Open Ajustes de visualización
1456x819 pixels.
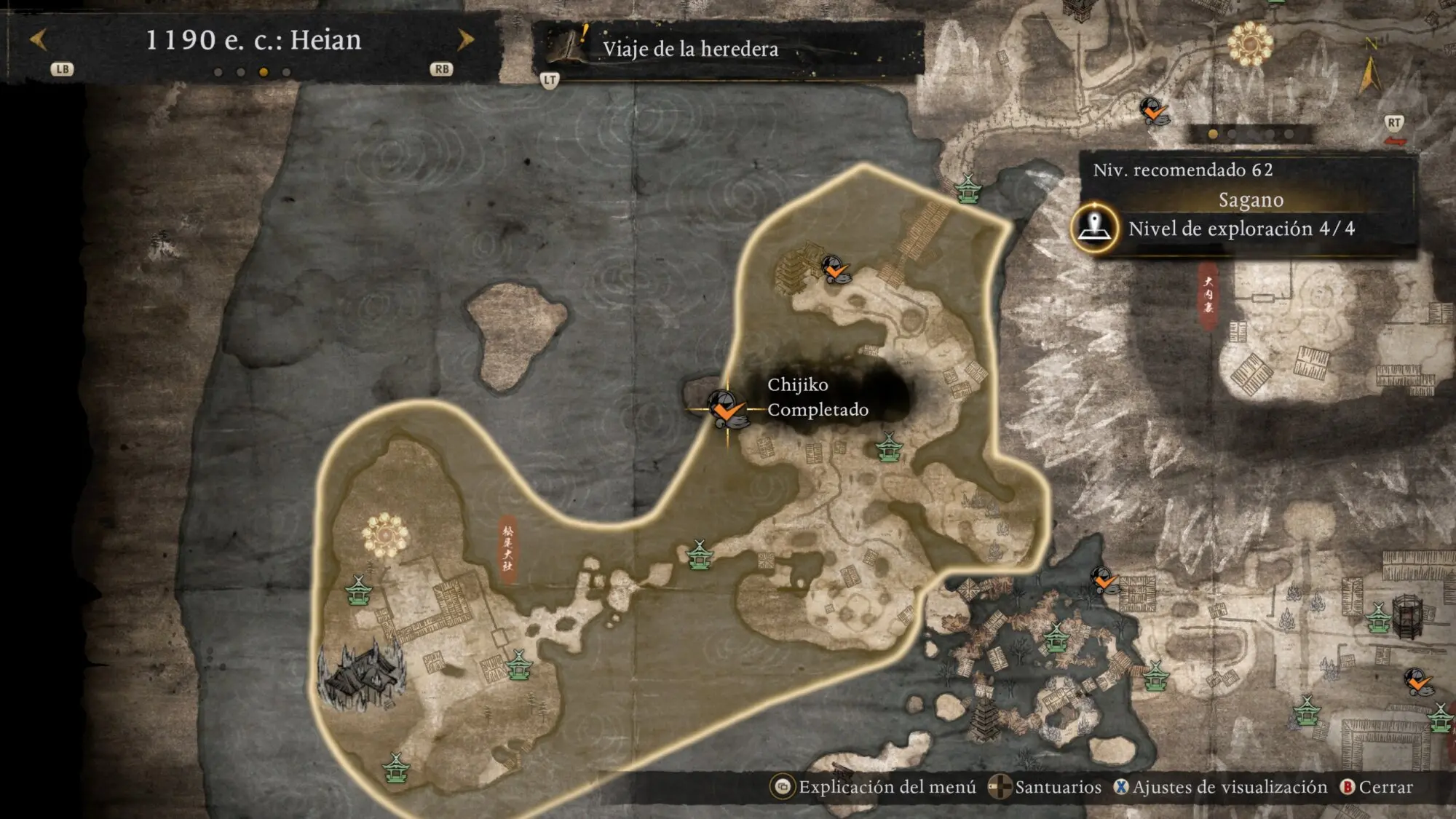[1221, 787]
